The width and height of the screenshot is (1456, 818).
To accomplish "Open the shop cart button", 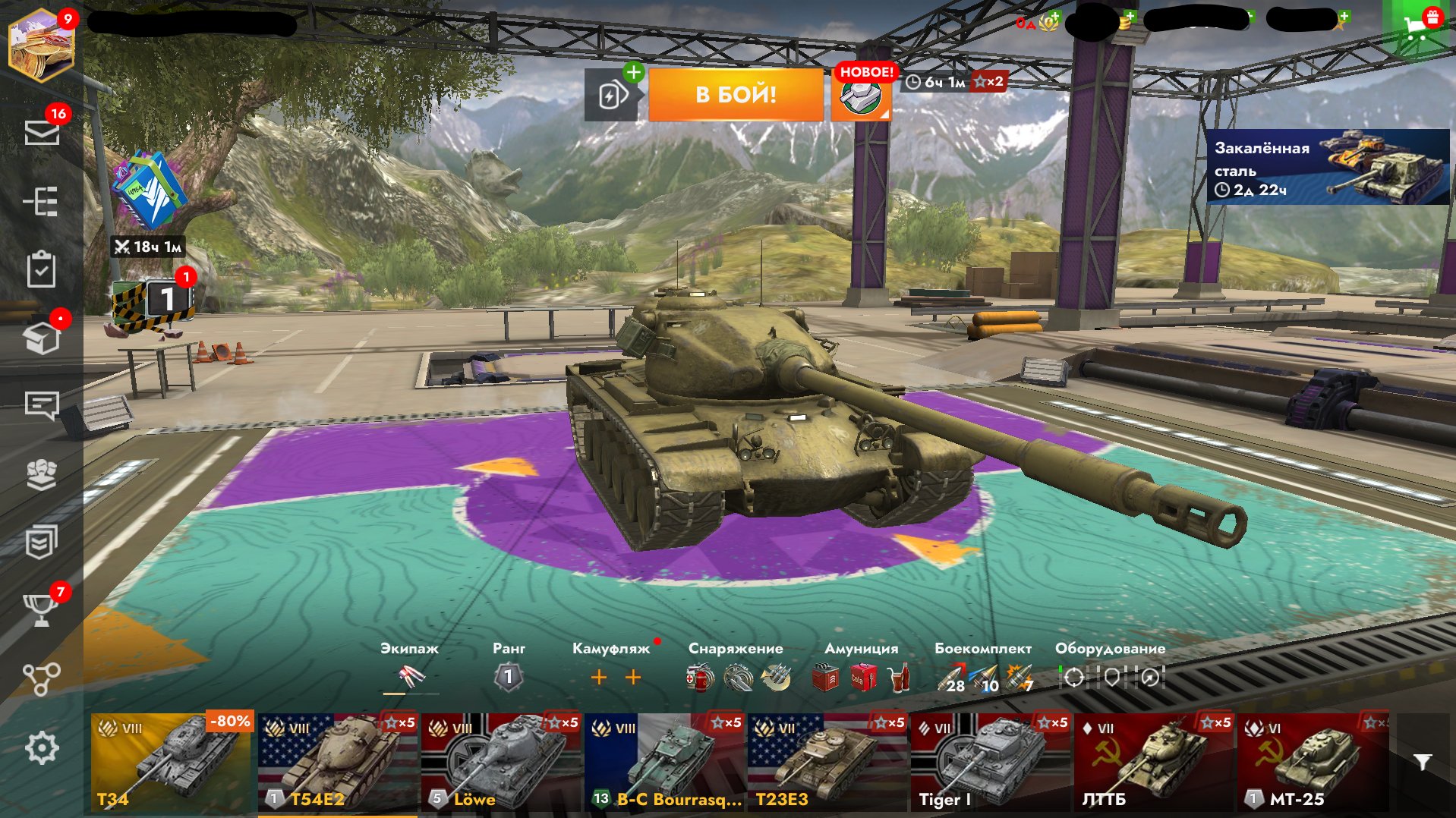I will [x=1417, y=29].
